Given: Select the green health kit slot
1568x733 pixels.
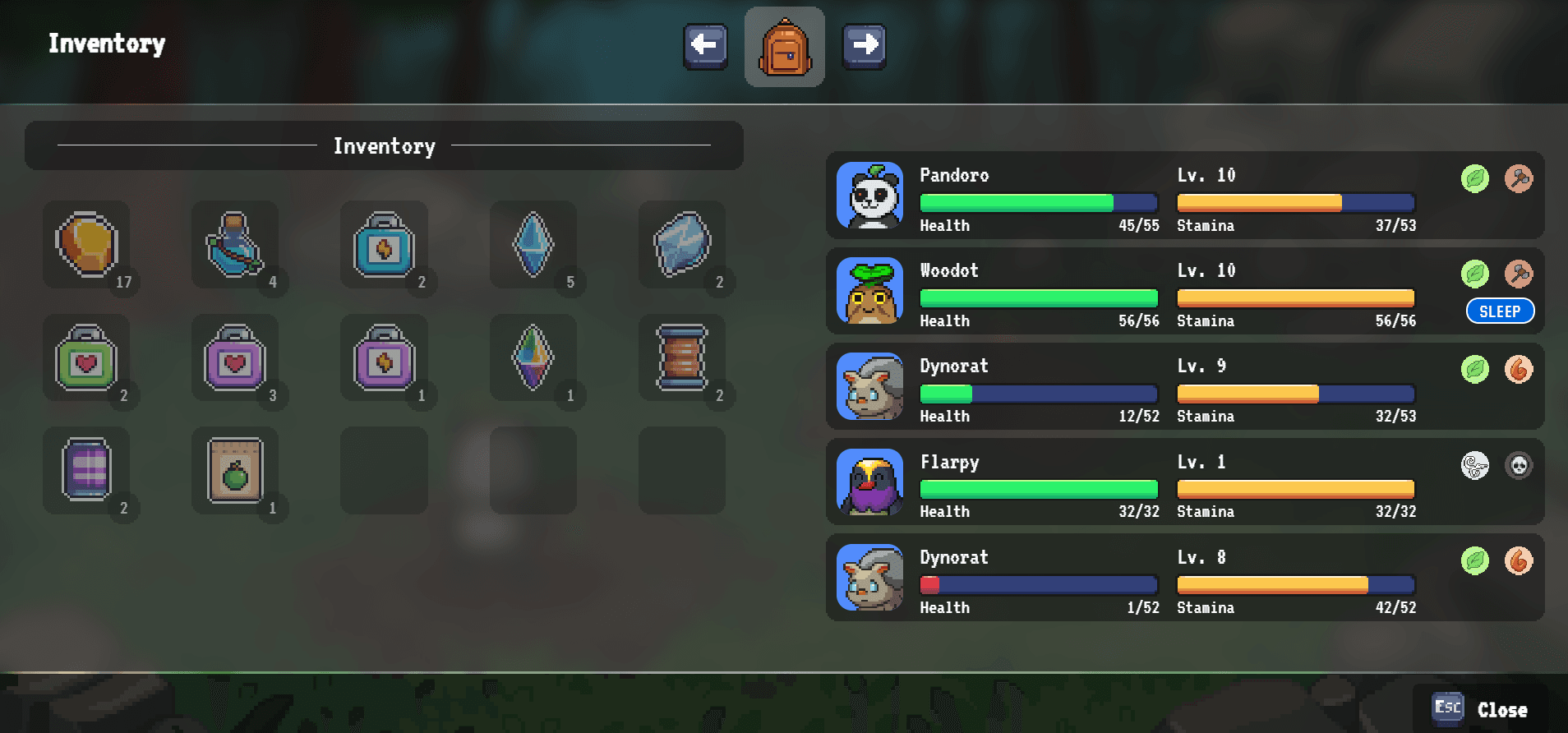Looking at the screenshot, I should pos(87,358).
